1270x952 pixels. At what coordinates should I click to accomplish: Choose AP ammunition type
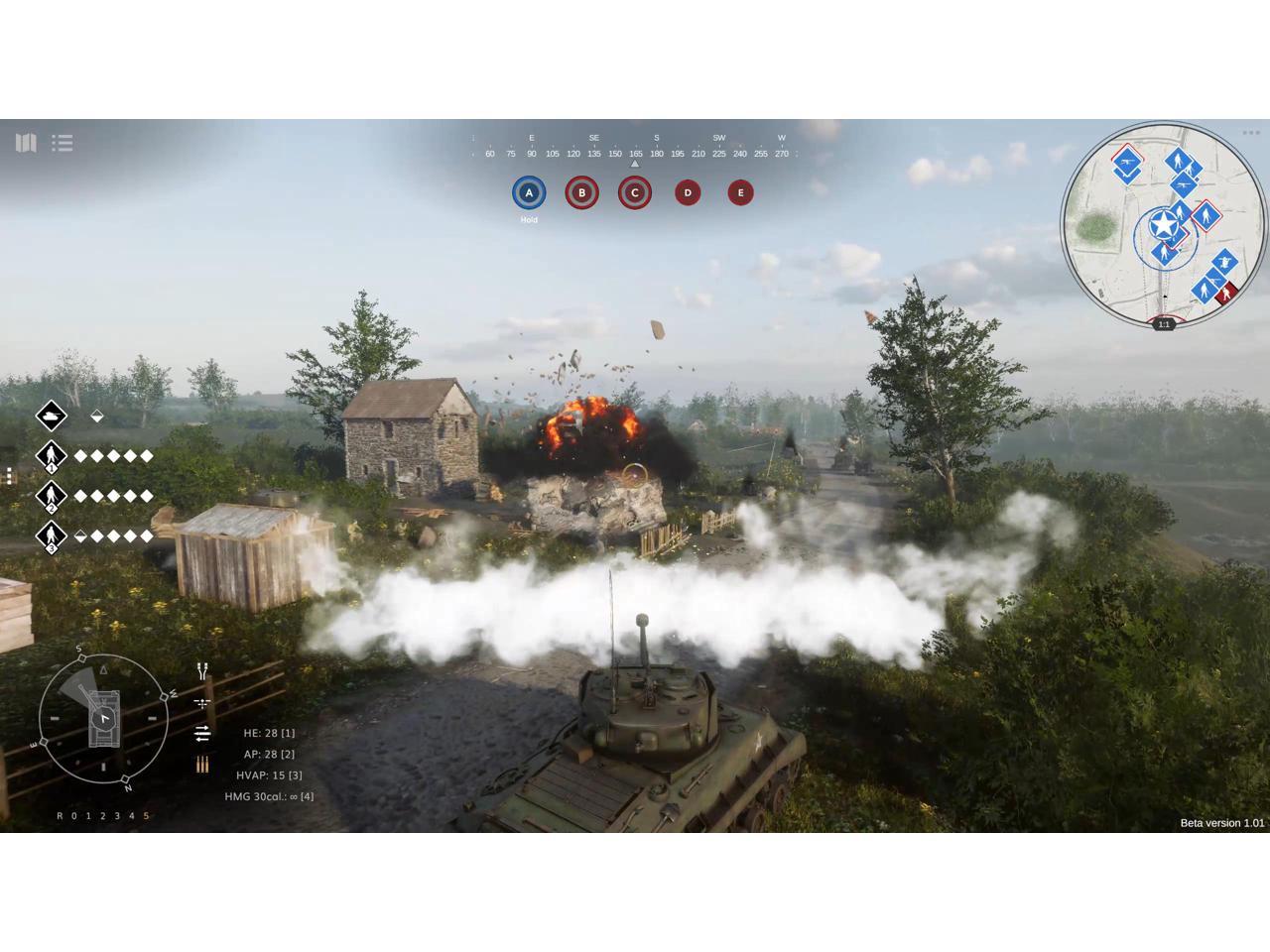(269, 755)
